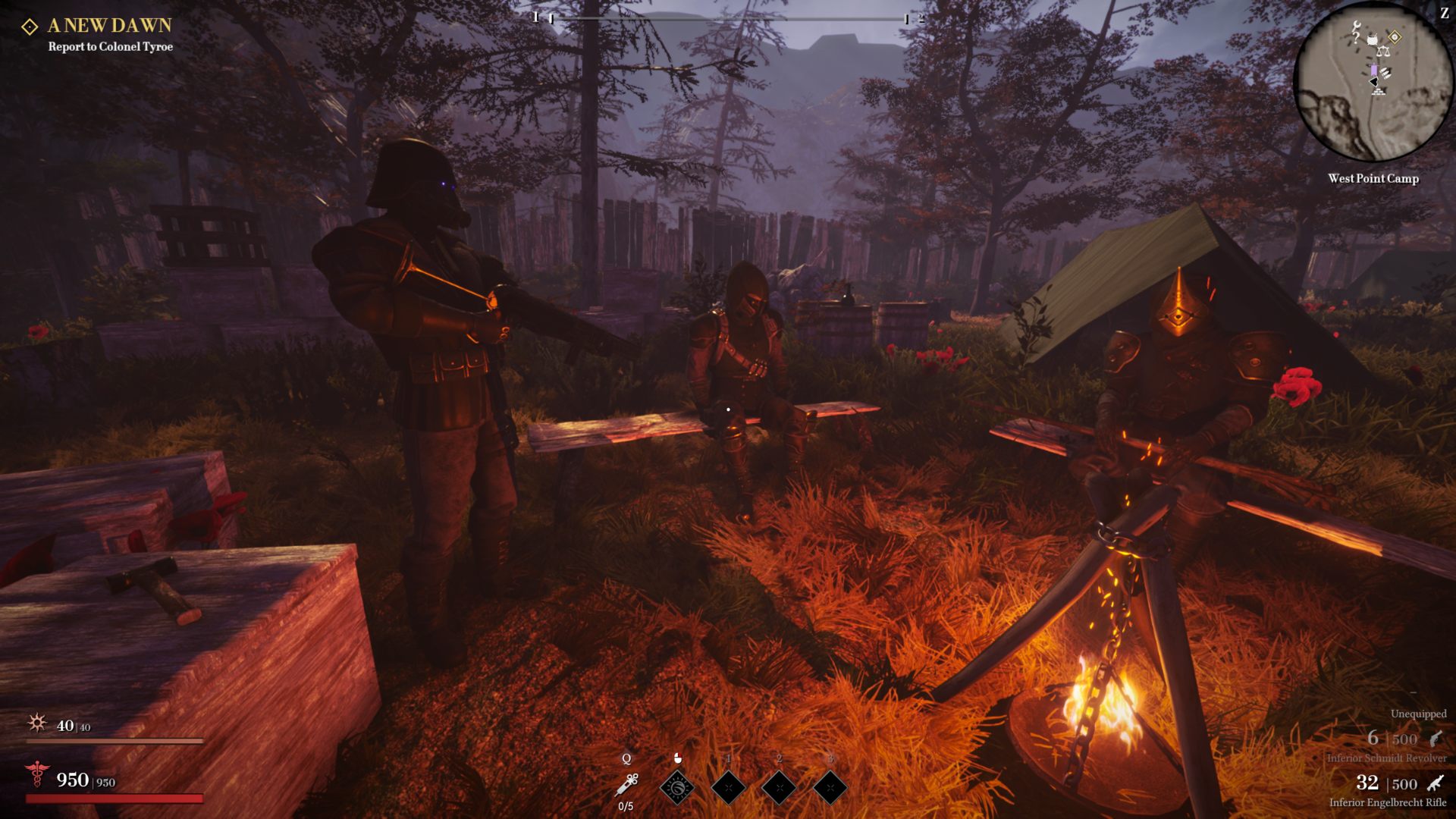Screen dimensions: 1456x819
Task: Click the question mark marker on minimap
Action: click(1356, 39)
